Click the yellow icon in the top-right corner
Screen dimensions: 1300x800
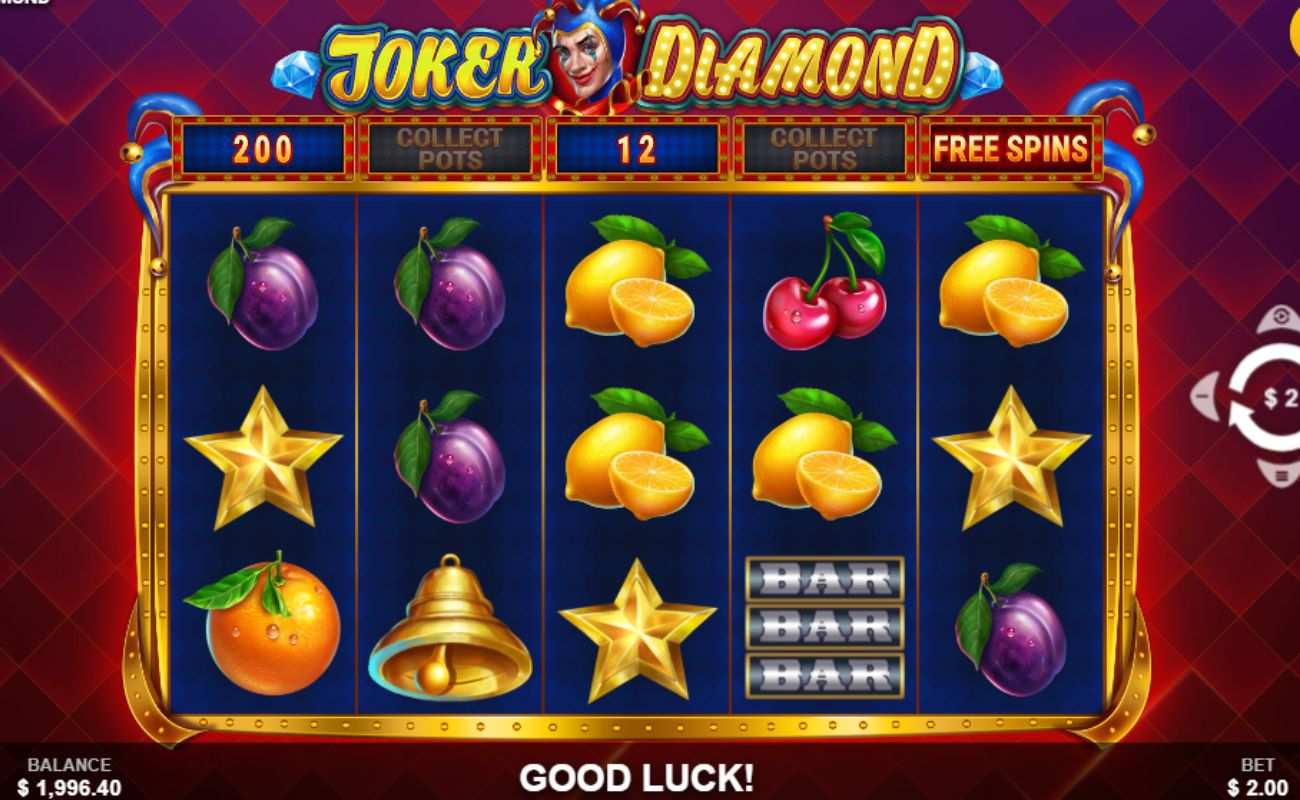[x=1294, y=30]
